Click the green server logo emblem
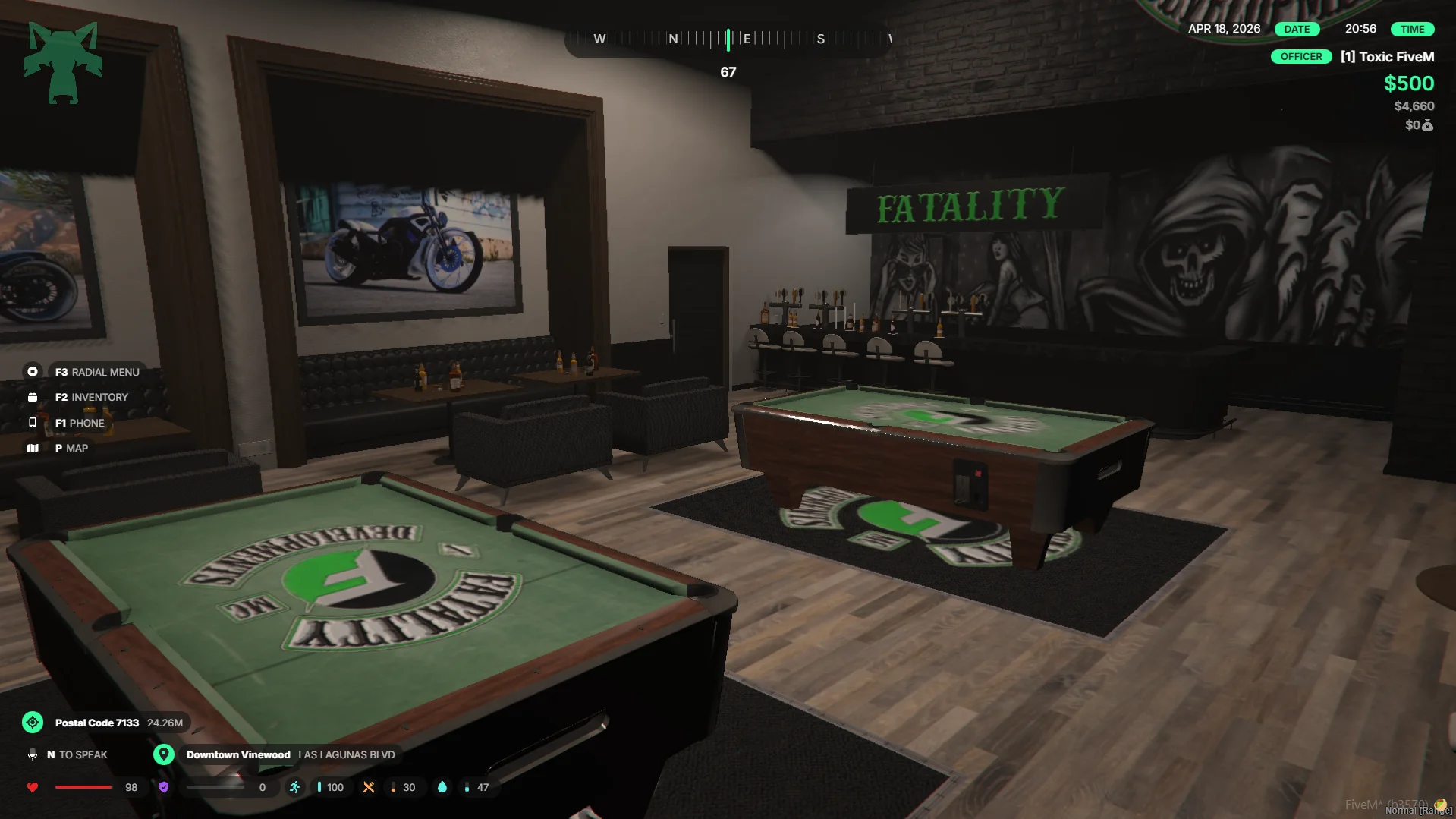This screenshot has height=819, width=1456. [63, 62]
